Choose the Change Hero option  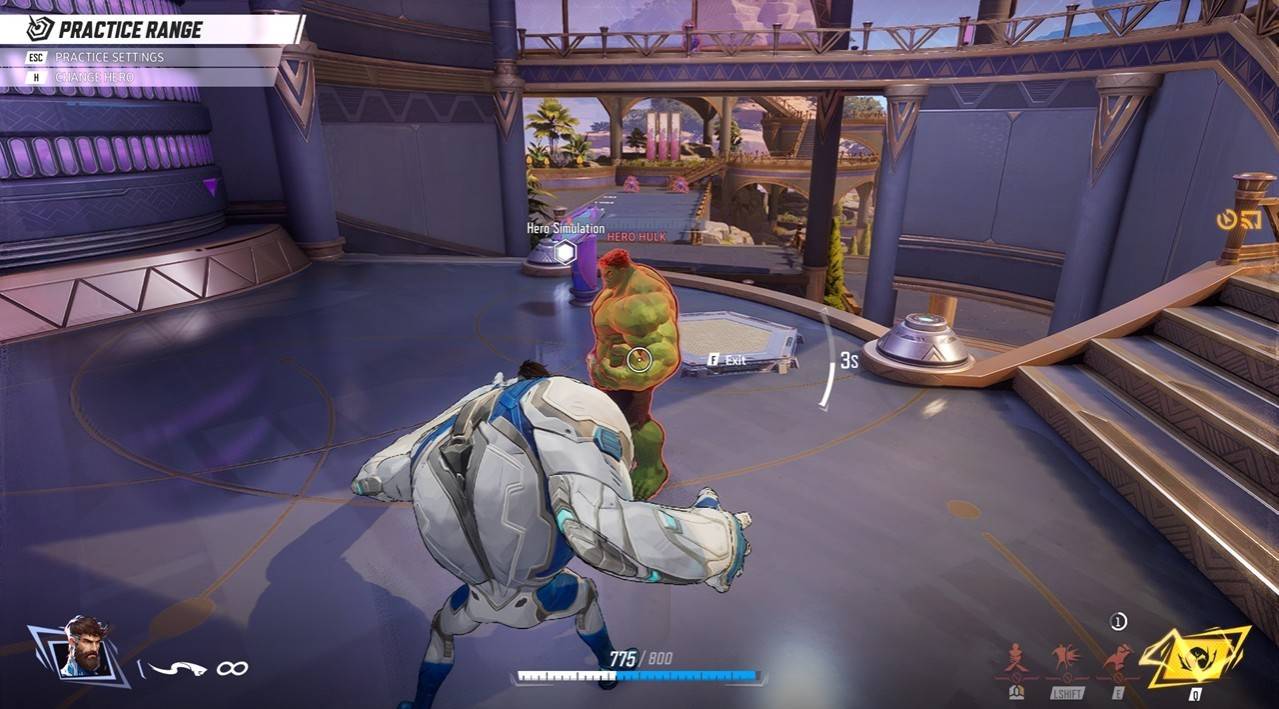click(x=93, y=77)
